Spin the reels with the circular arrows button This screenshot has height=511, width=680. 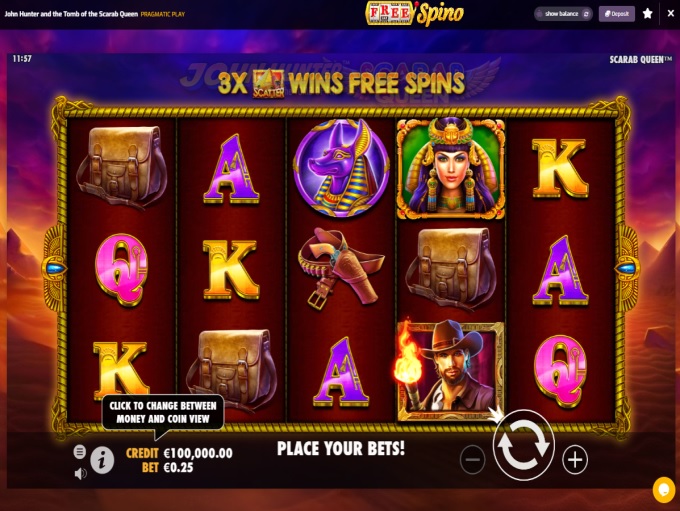(524, 447)
